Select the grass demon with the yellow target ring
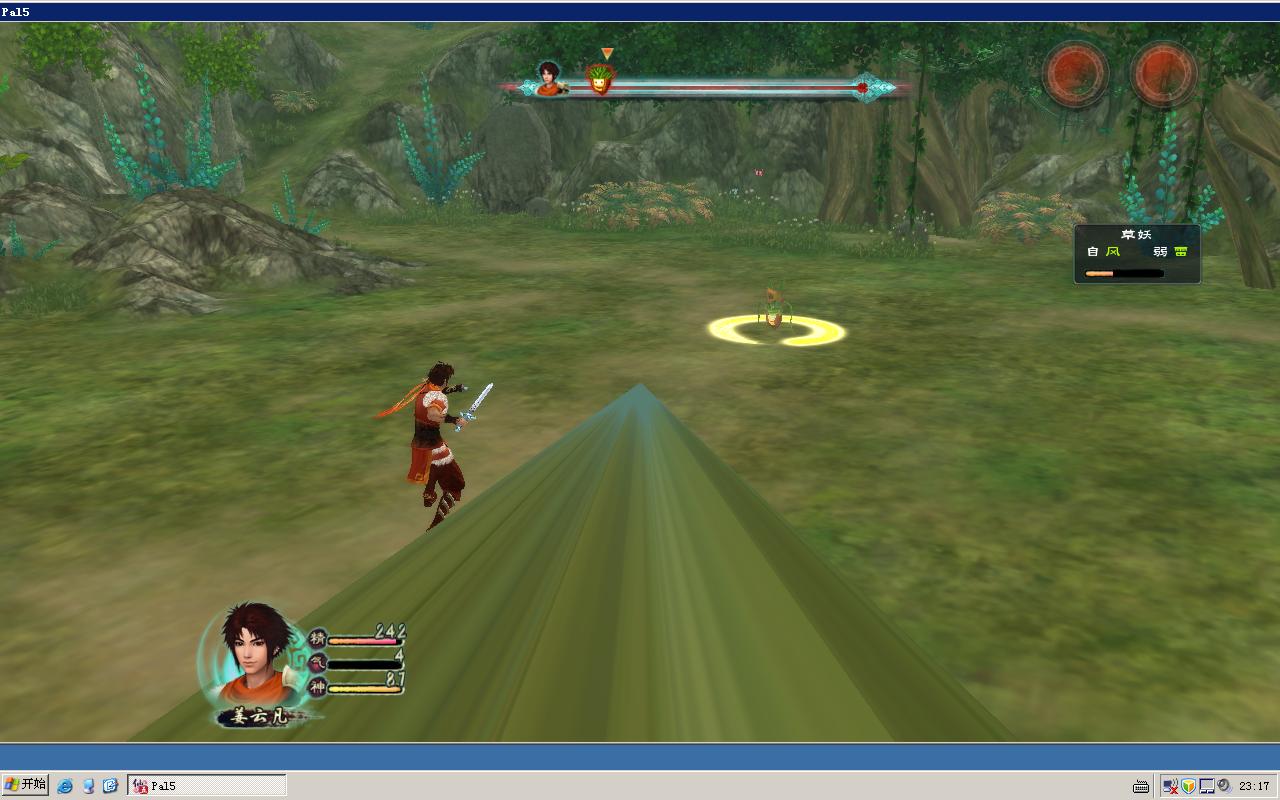This screenshot has width=1280, height=800. pos(774,311)
